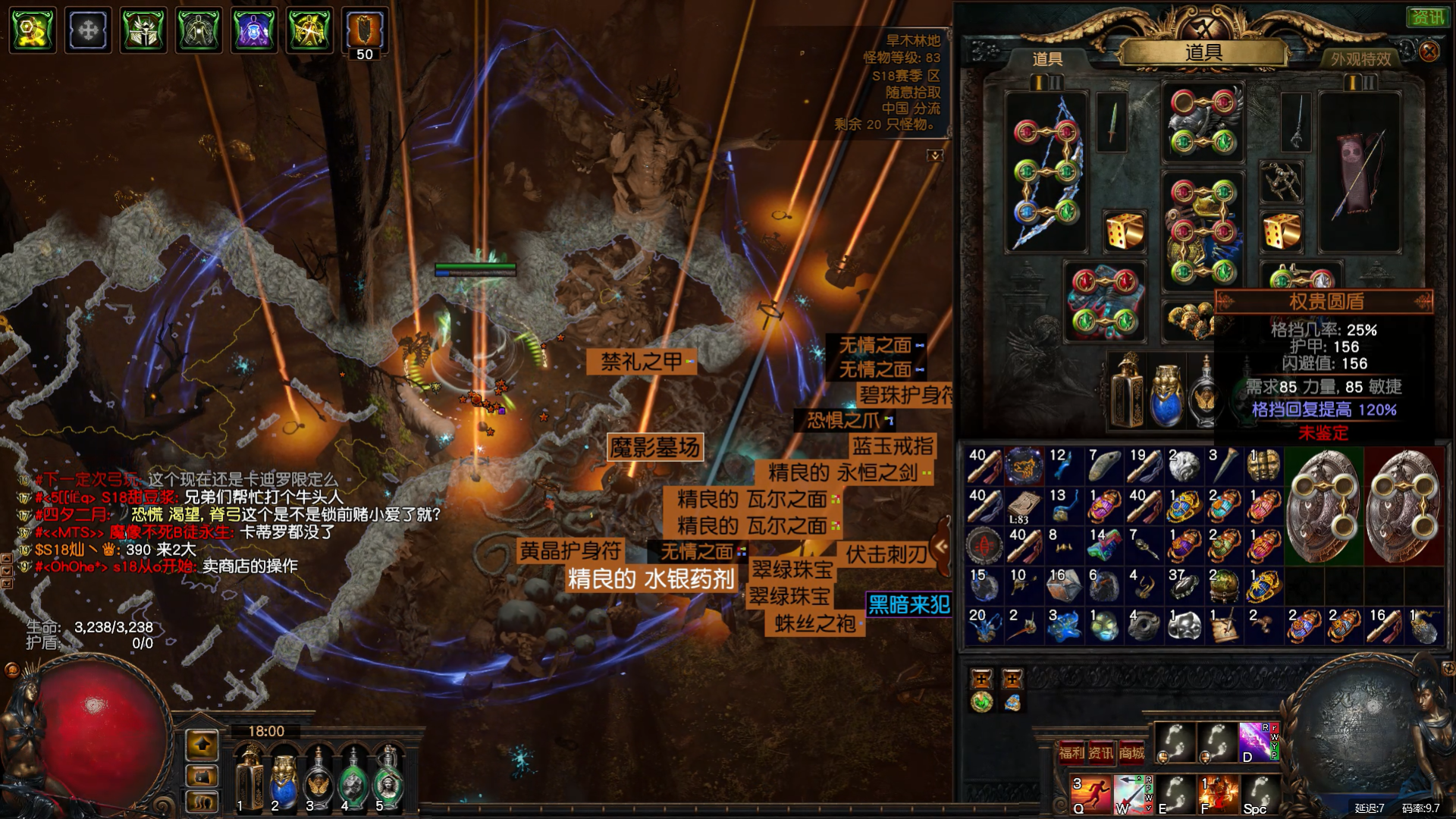Open the green 资讯 button at top right
Image resolution: width=1456 pixels, height=819 pixels.
pyautogui.click(x=1428, y=17)
